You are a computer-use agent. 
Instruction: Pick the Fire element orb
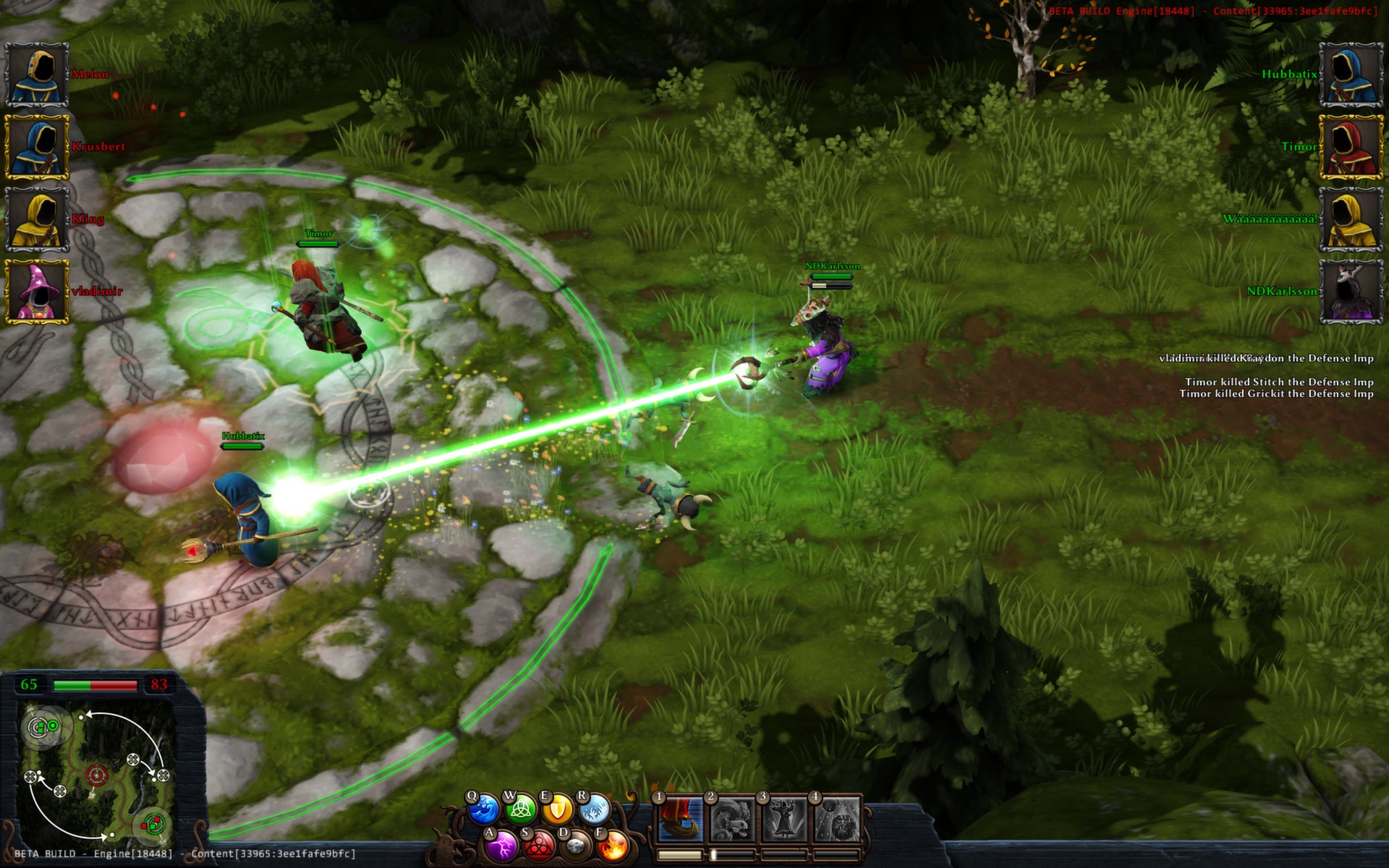coord(612,845)
